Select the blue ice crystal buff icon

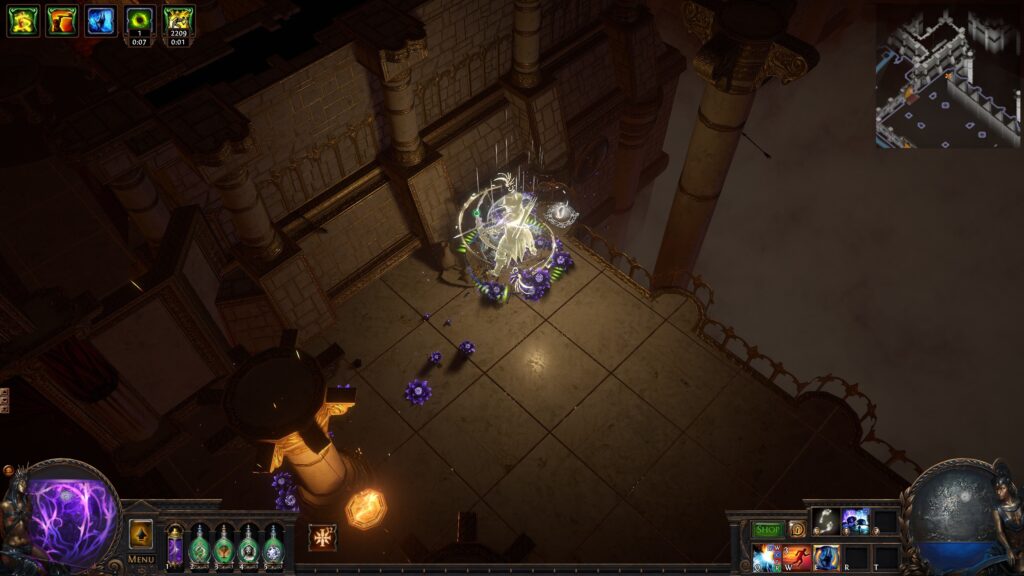point(100,20)
